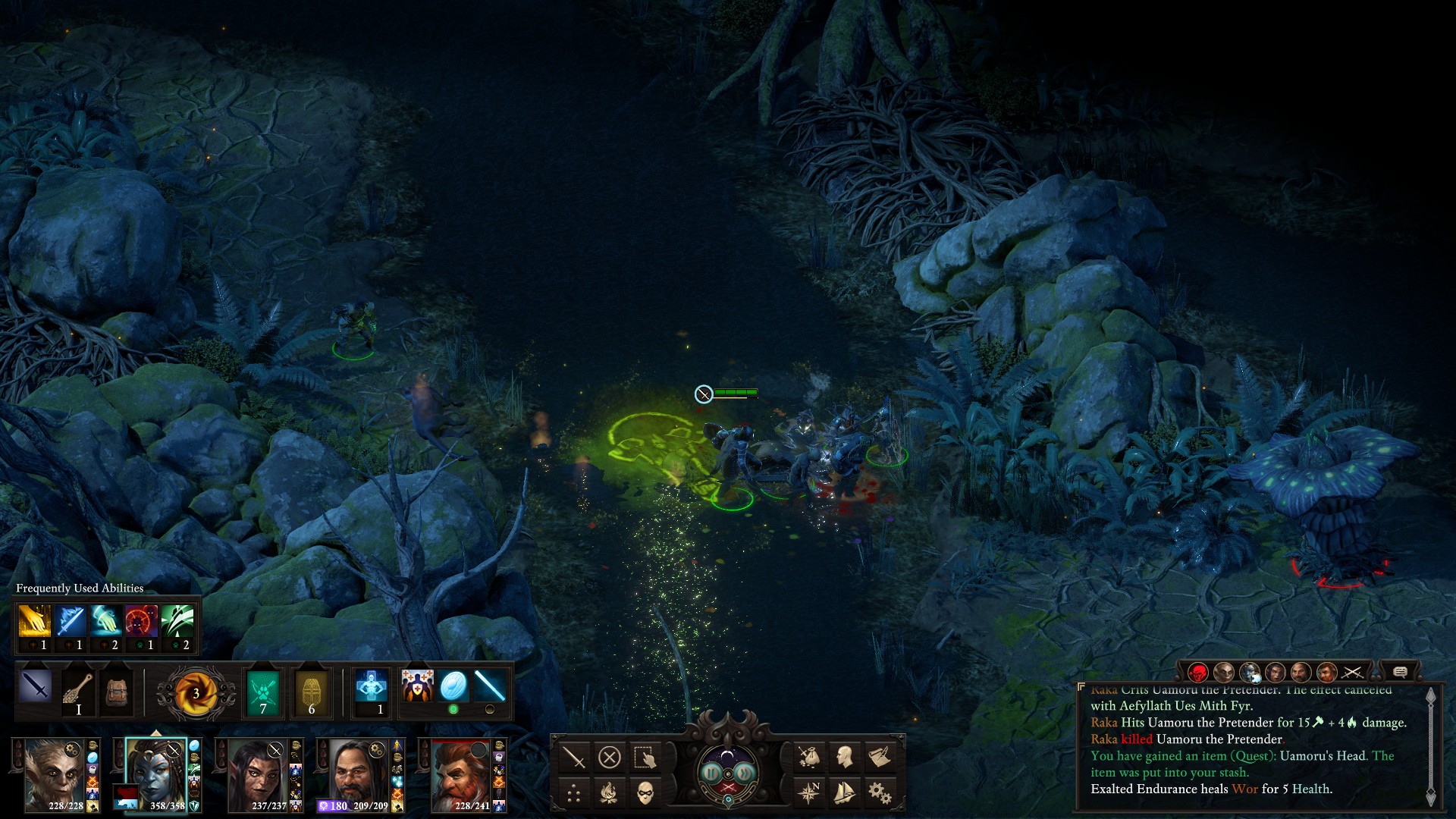
Task: Cancel current action with the circled X
Action: click(610, 757)
